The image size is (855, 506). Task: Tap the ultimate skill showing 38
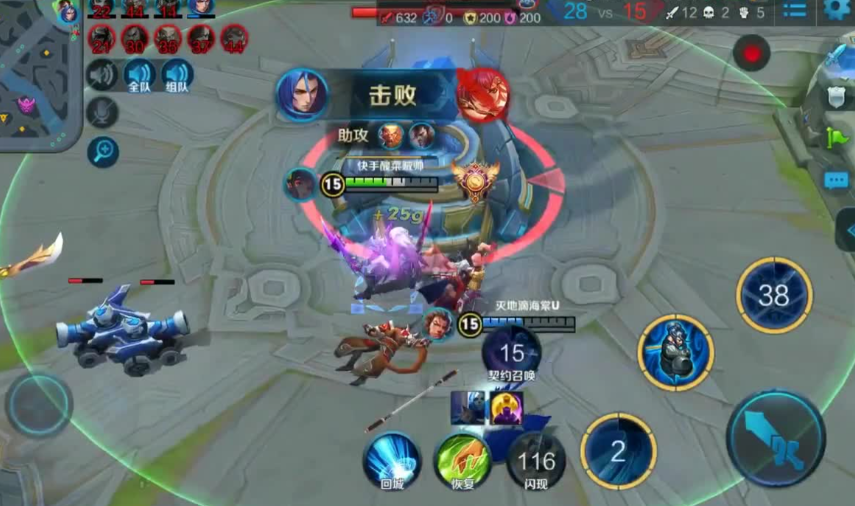click(774, 295)
